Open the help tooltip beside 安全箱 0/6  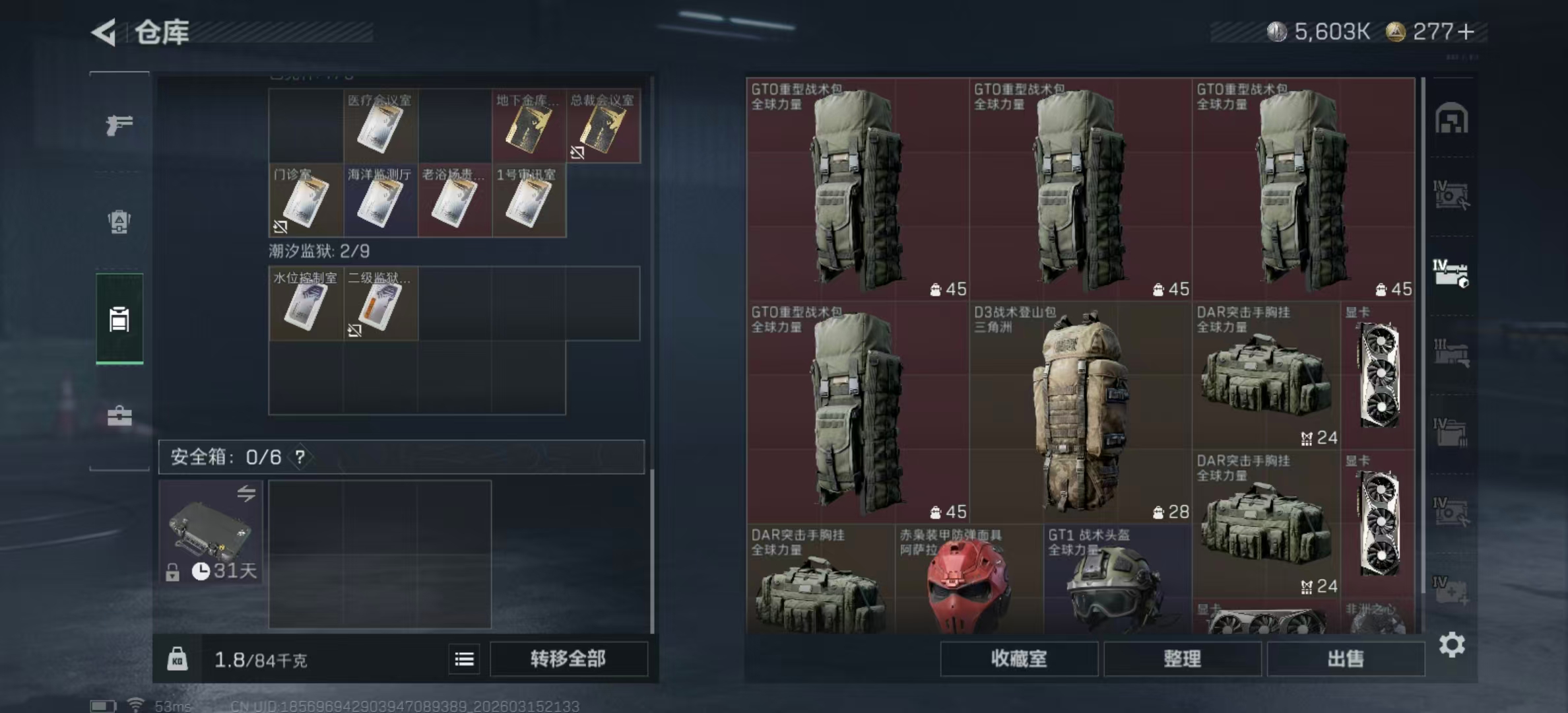[300, 457]
